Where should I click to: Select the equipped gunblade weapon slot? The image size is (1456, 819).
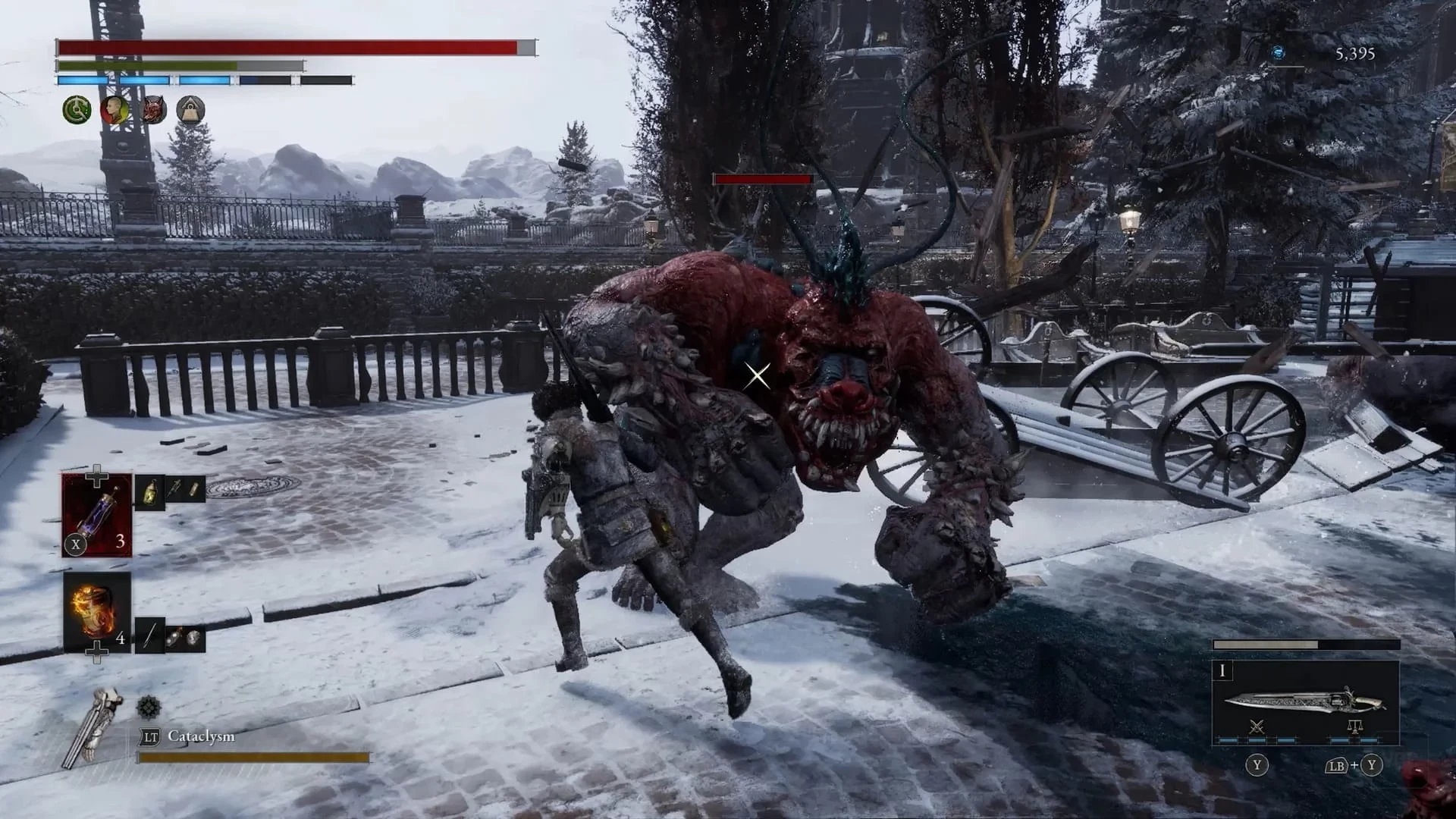click(x=1304, y=703)
